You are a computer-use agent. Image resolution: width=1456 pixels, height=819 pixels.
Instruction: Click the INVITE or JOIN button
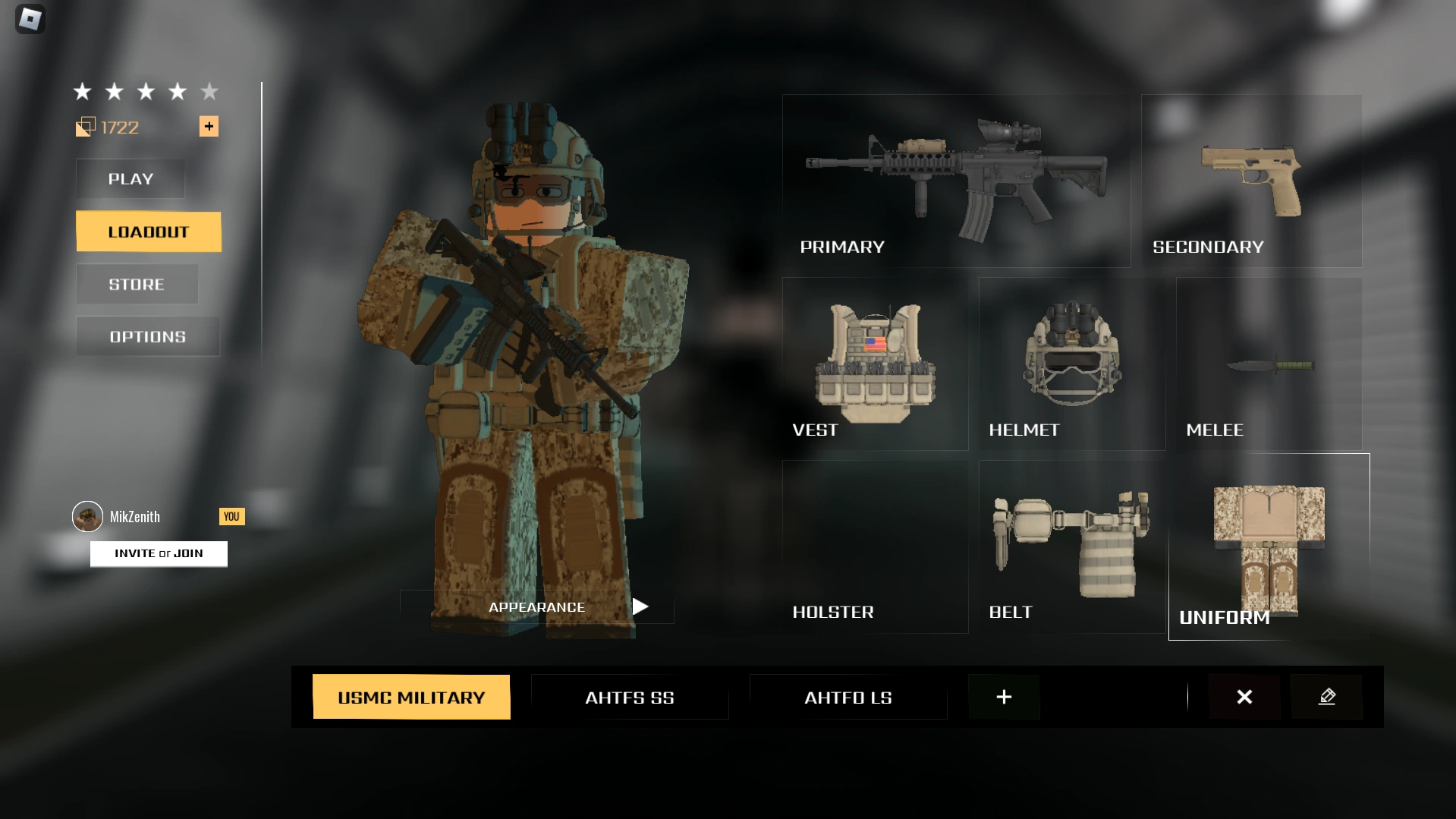click(x=158, y=553)
